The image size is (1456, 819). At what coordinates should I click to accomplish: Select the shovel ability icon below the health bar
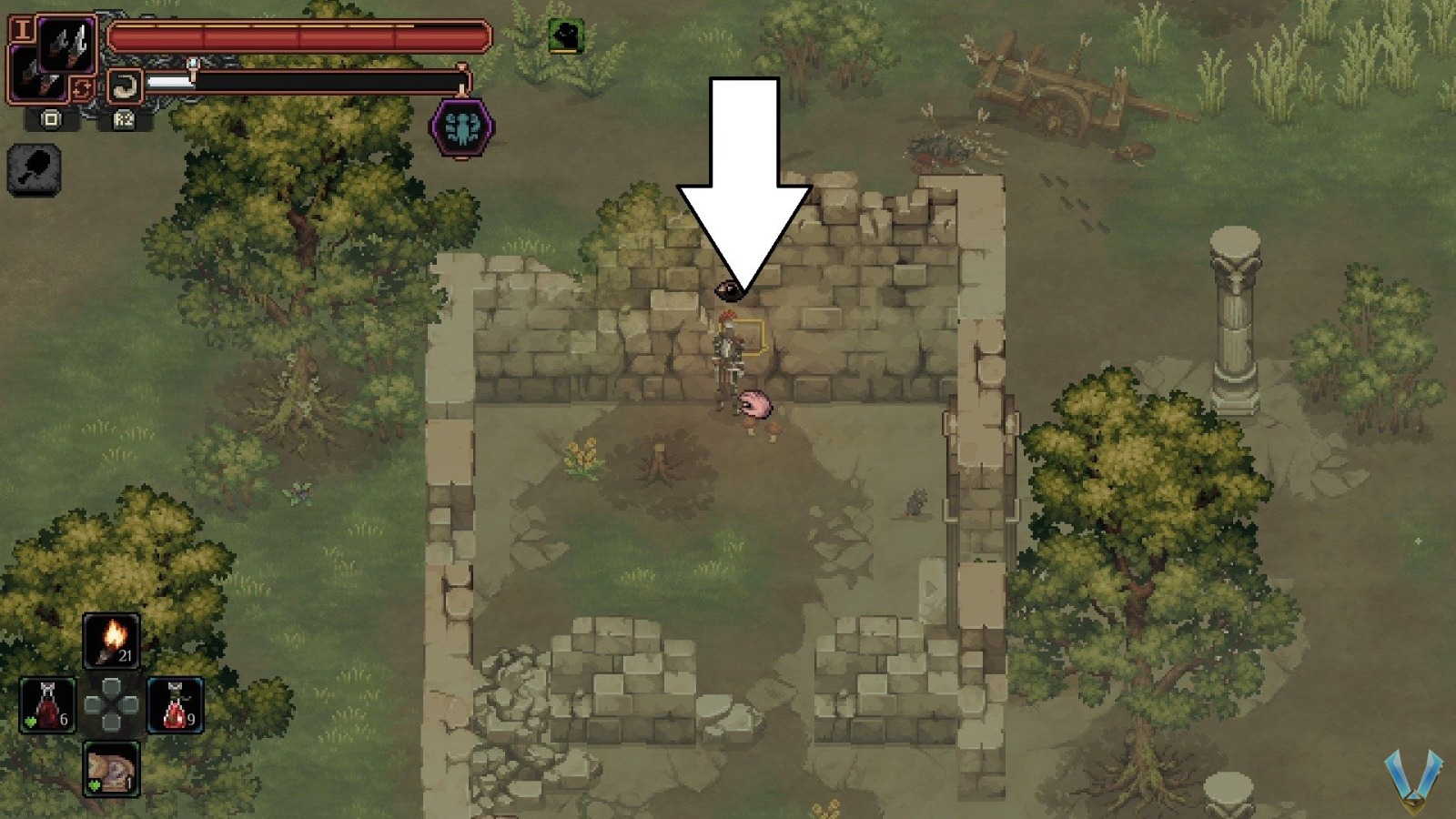[x=34, y=168]
